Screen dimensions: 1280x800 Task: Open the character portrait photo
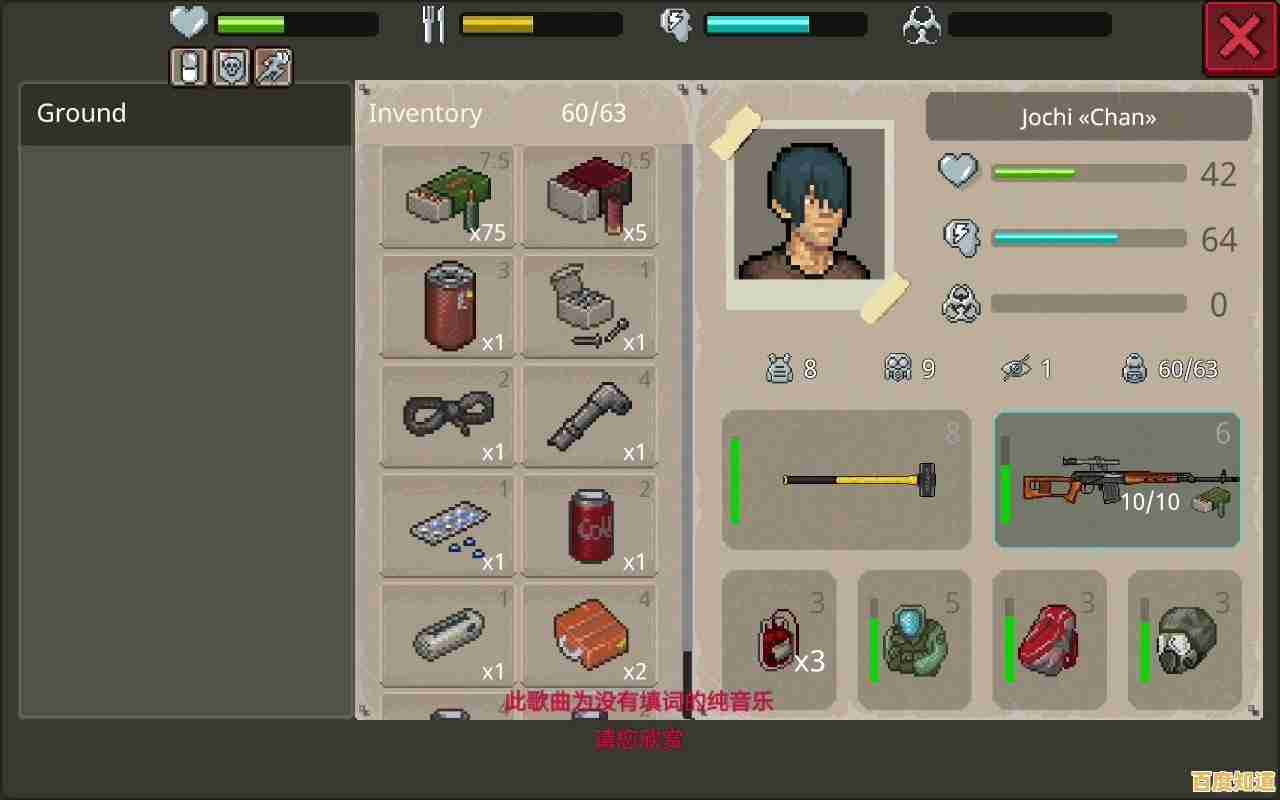coord(817,212)
